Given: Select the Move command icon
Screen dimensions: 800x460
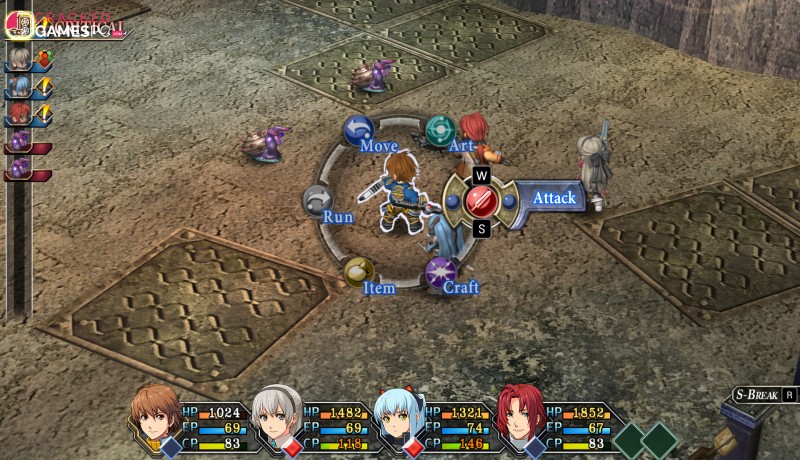Looking at the screenshot, I should [x=358, y=131].
